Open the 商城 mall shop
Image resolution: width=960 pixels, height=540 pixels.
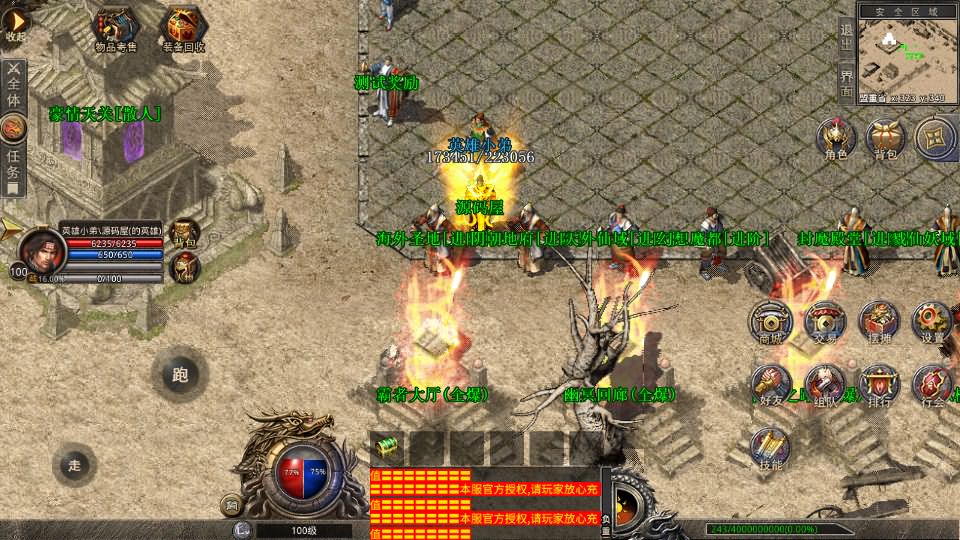pos(770,320)
